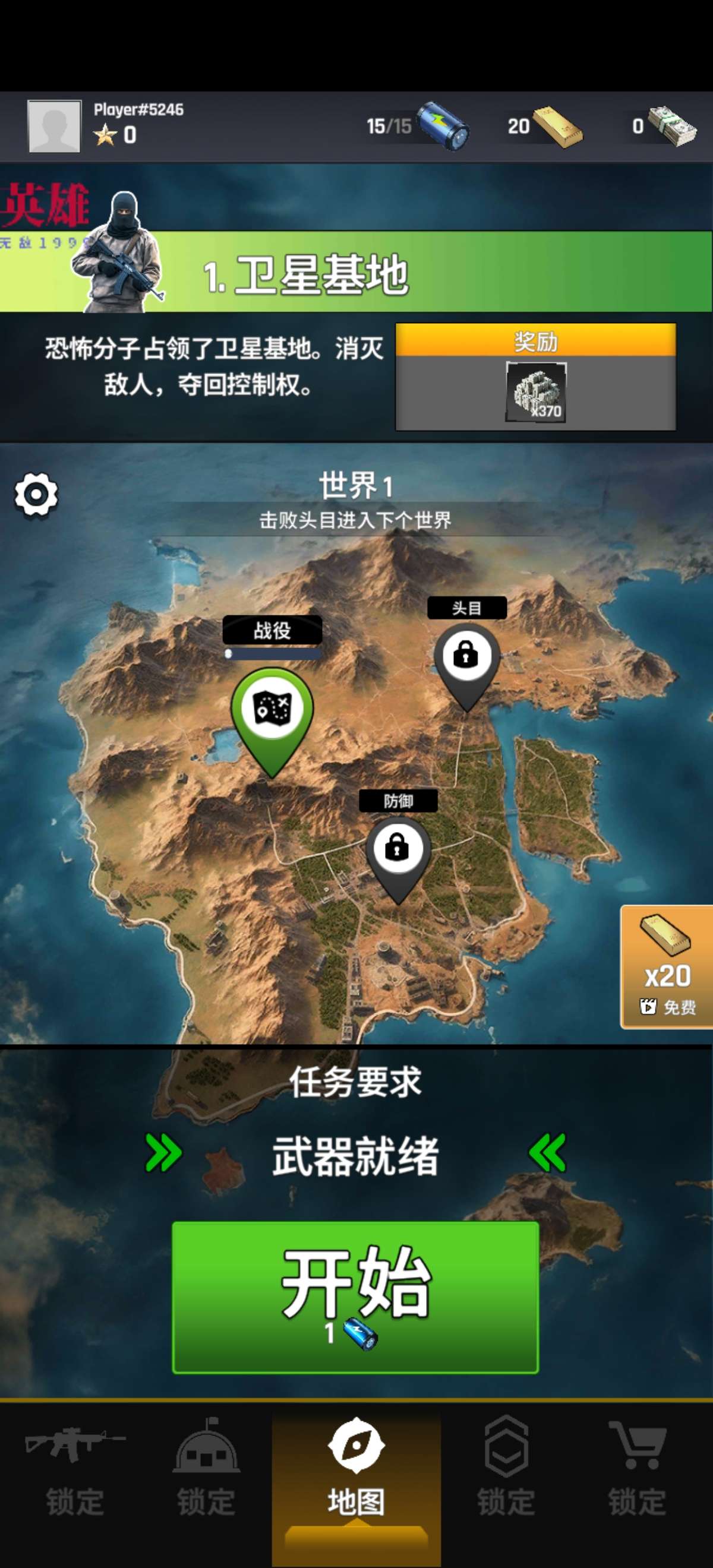Screen dimensions: 713x1568
Task: Tap the cash stack currency icon
Action: click(x=671, y=126)
